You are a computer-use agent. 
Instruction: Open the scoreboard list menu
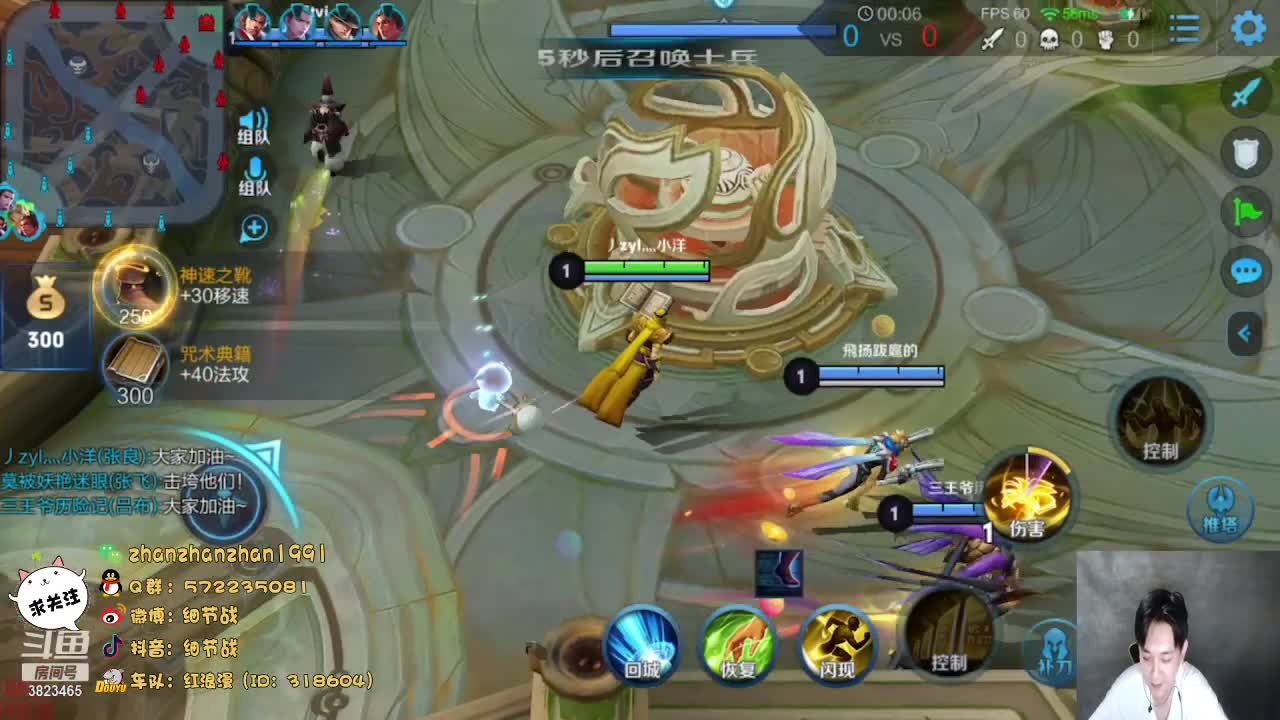[x=1185, y=28]
